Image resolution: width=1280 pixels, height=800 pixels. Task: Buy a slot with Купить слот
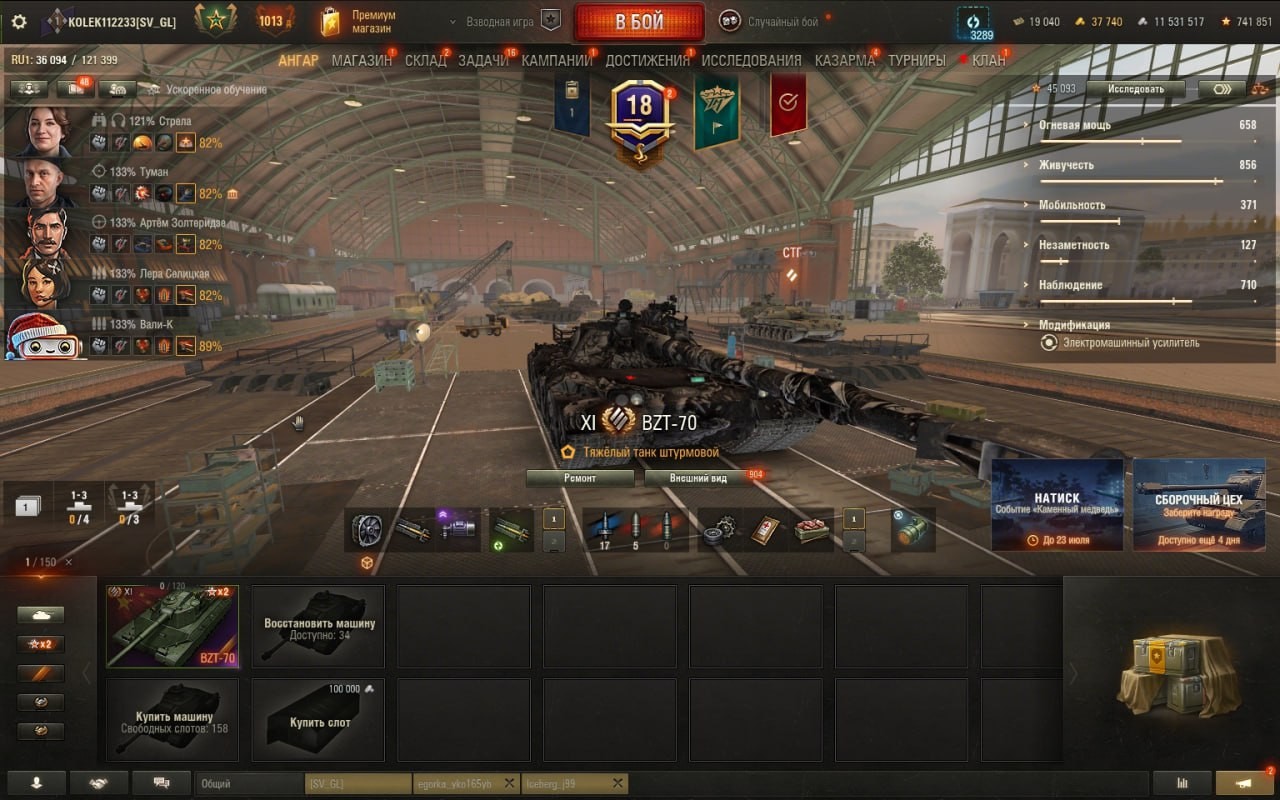(x=318, y=720)
